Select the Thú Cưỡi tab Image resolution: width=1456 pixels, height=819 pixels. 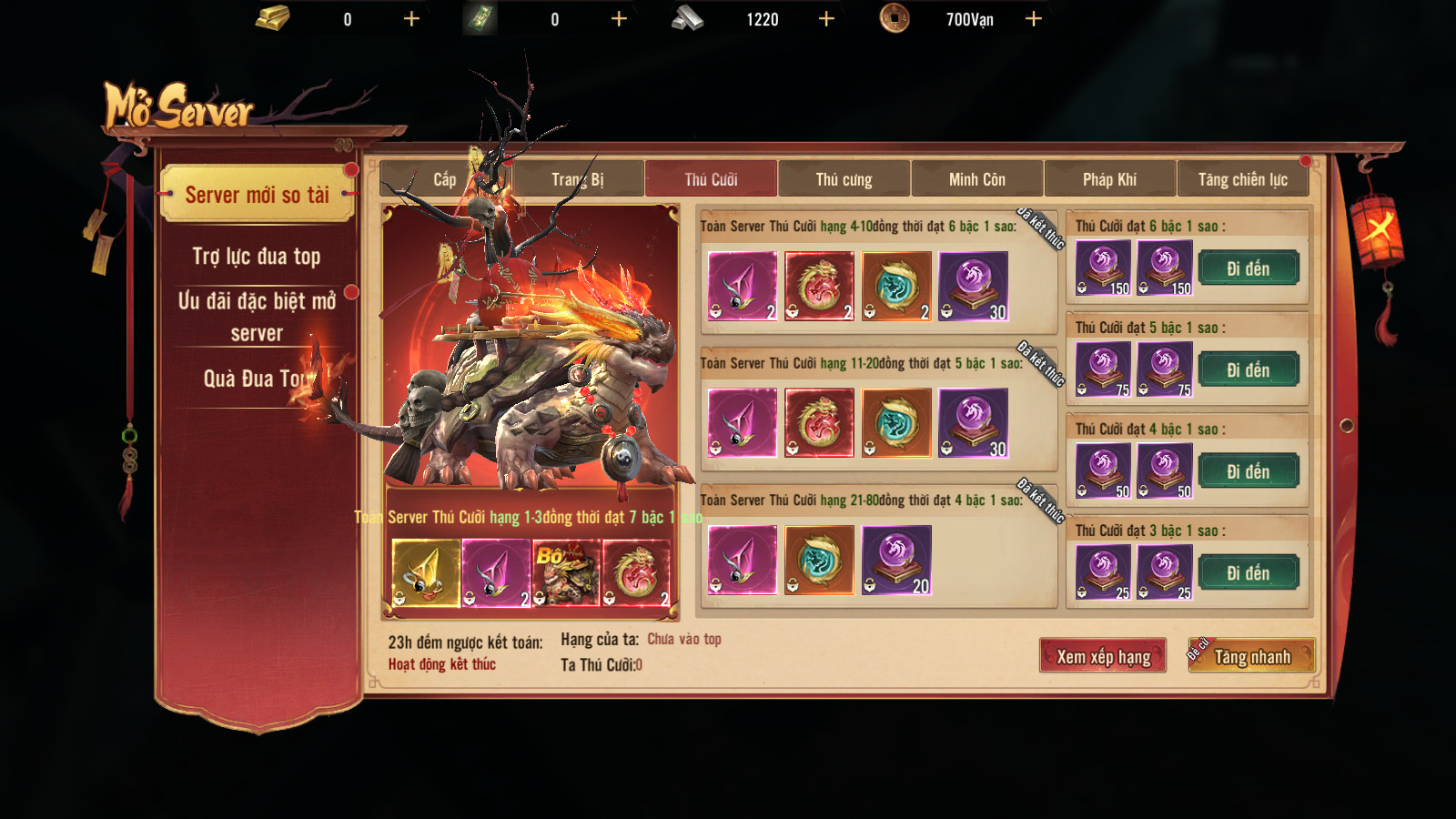point(711,179)
